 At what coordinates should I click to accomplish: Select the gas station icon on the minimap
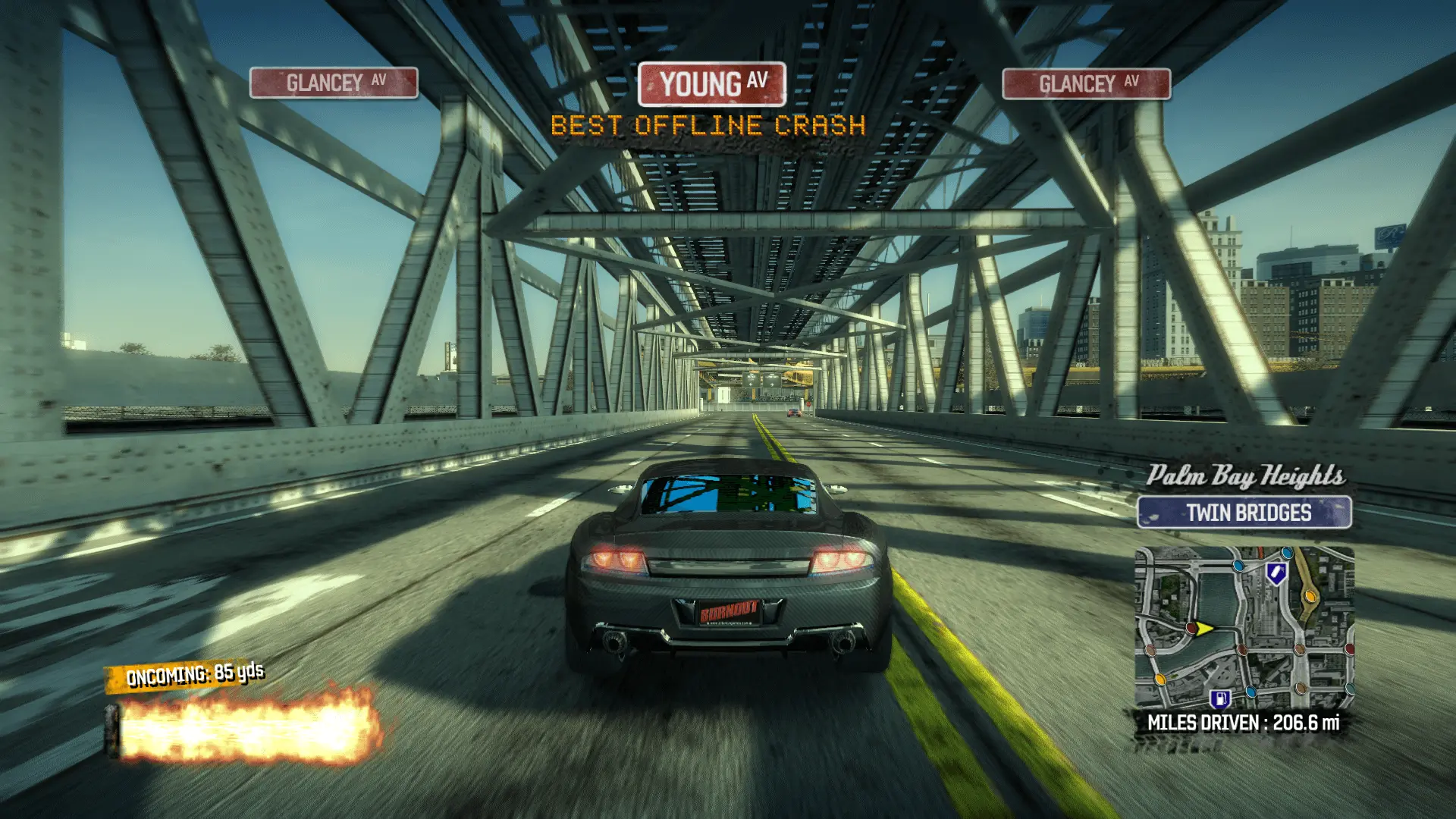1221,699
